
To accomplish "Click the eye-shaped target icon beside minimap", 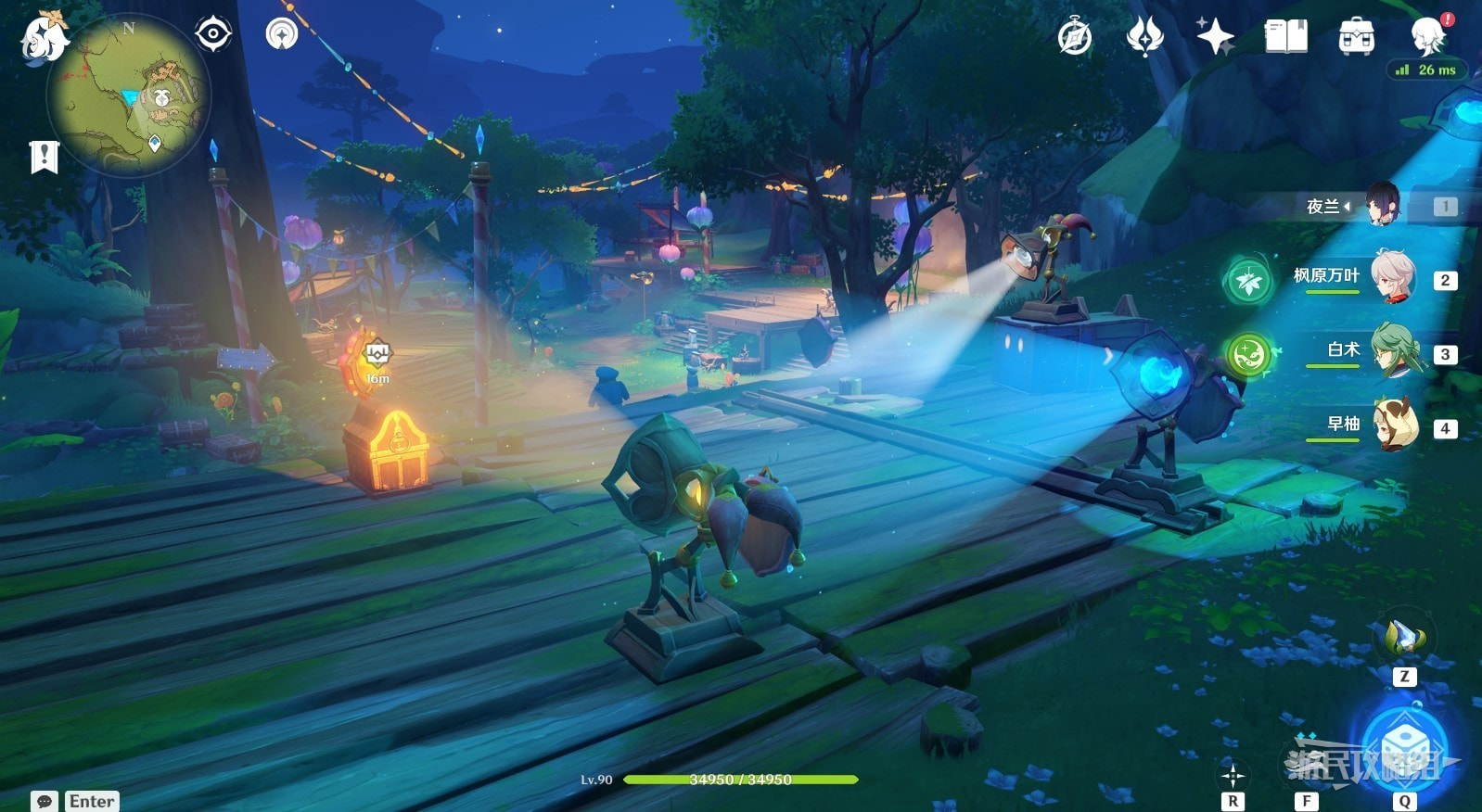I will 213,35.
